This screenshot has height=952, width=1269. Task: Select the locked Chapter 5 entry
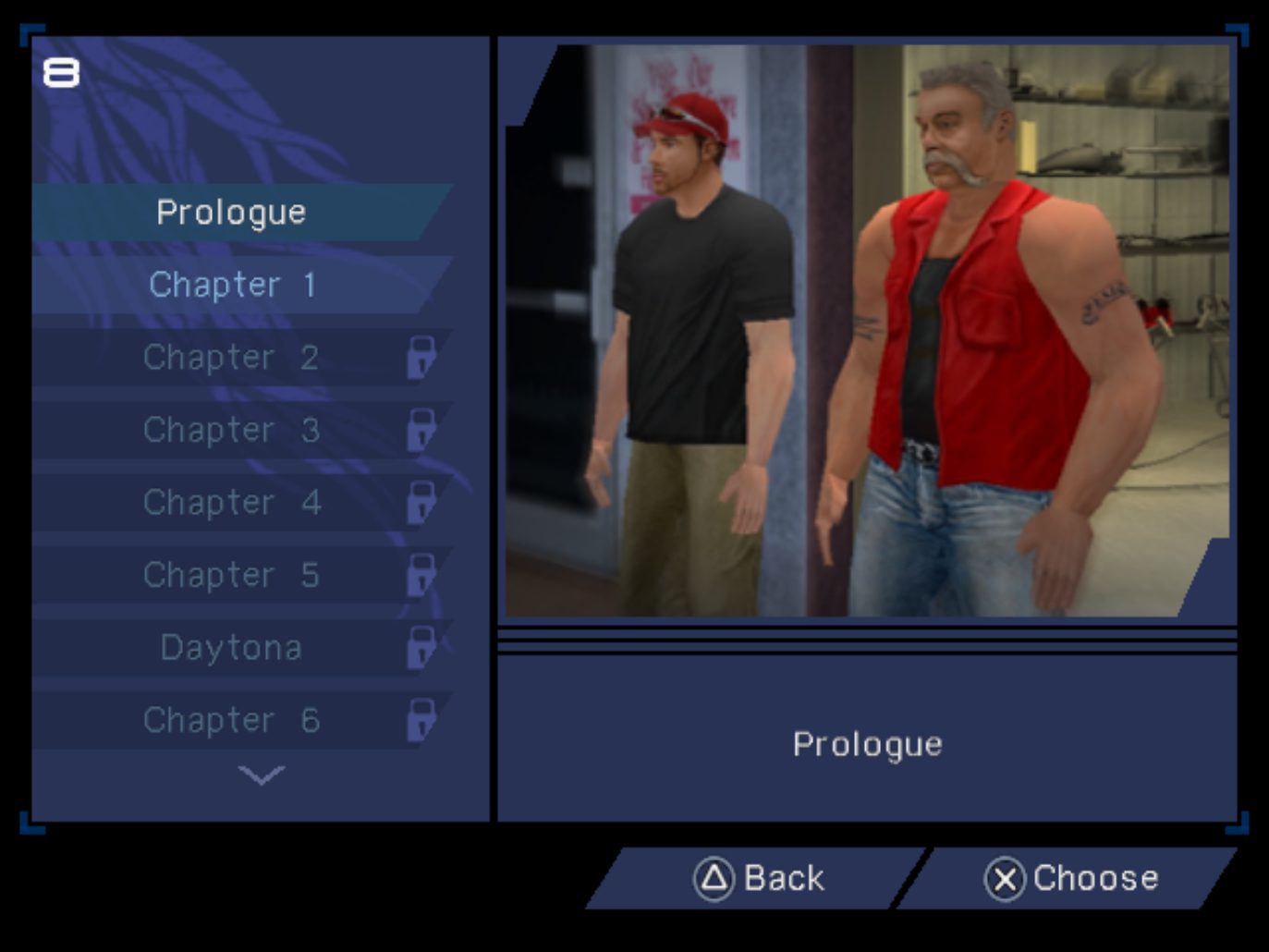pyautogui.click(x=231, y=575)
